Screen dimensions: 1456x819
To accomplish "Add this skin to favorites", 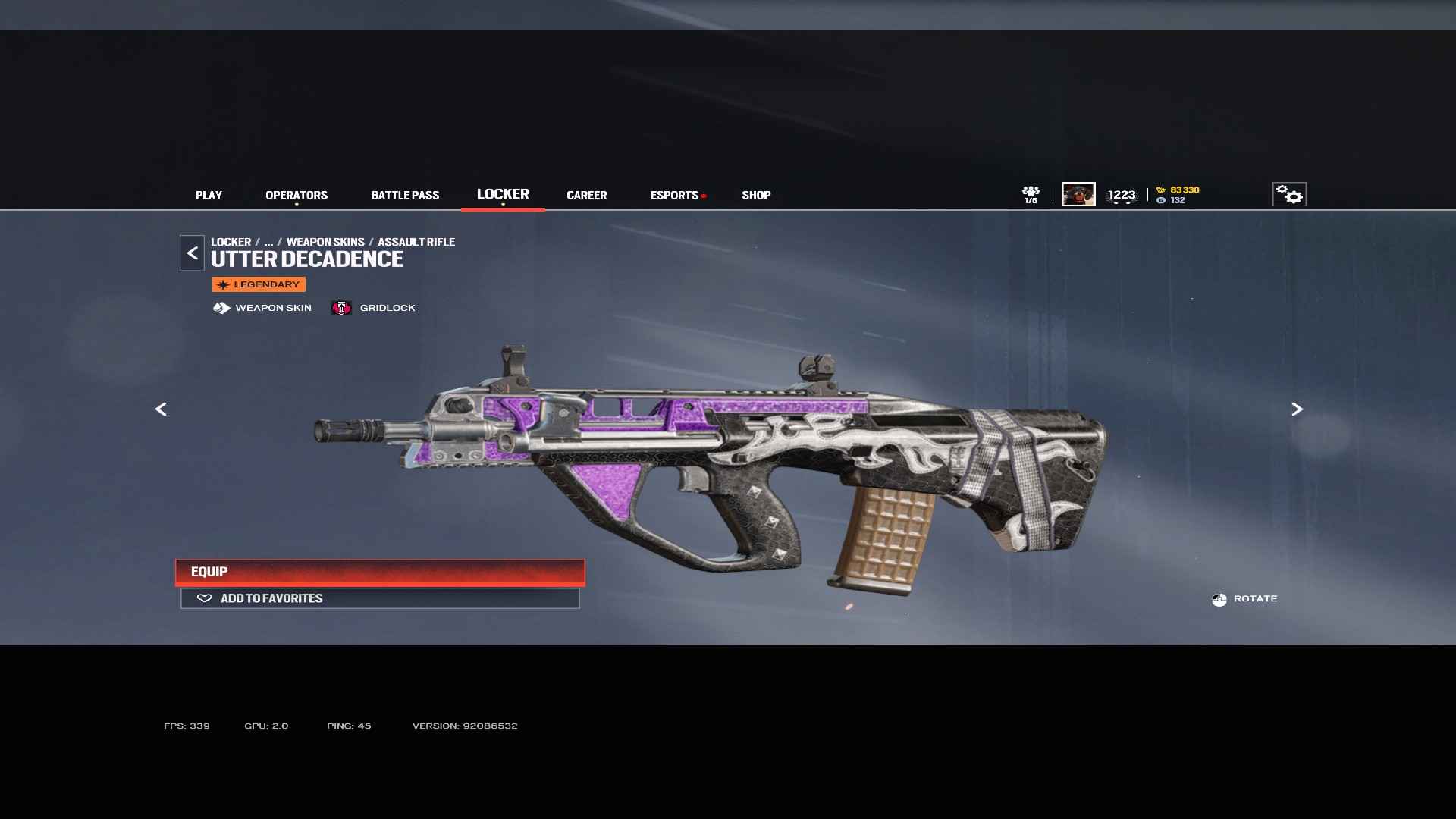I will [x=380, y=598].
